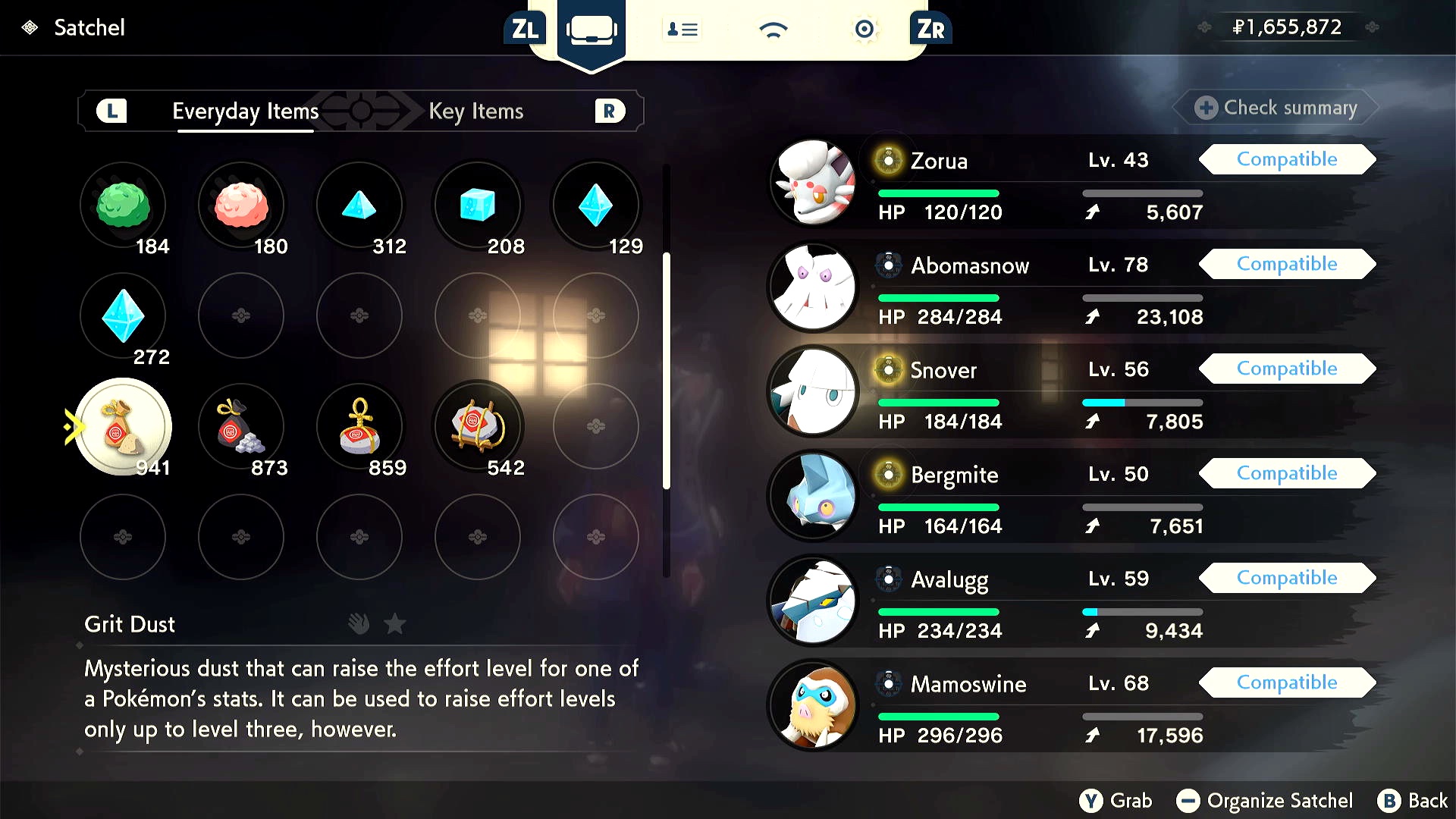Viewport: 1456px width, 819px height.
Task: Pick the pink berry item with 180
Action: [241, 206]
